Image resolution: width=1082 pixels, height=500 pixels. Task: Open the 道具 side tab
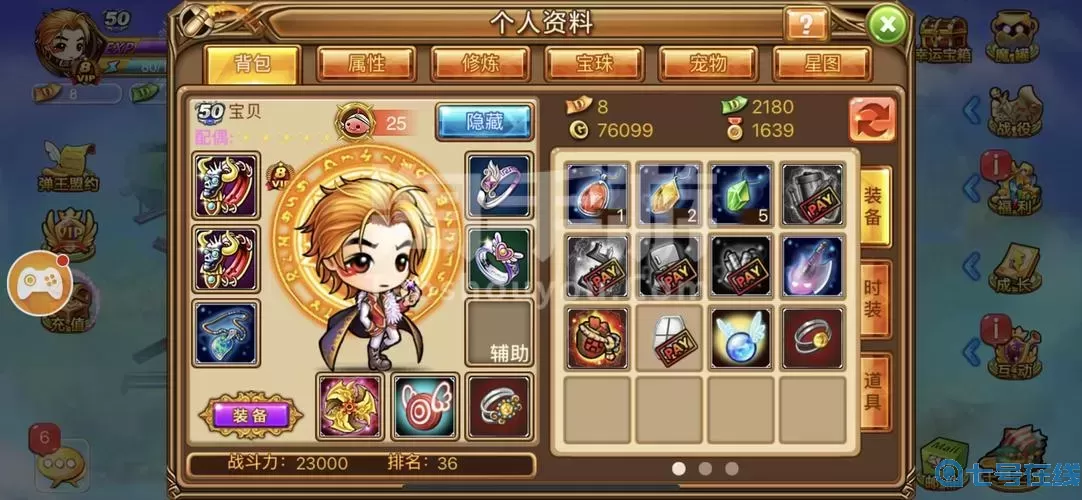[x=874, y=392]
